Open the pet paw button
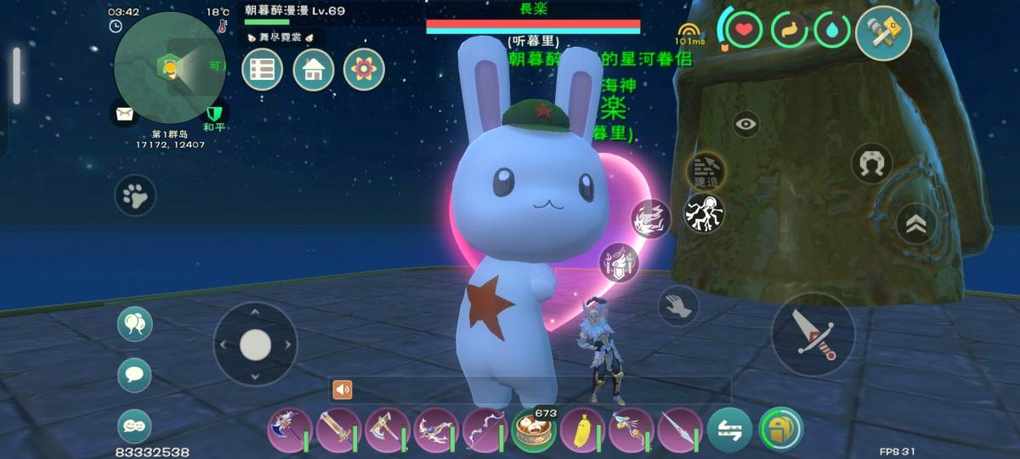The width and height of the screenshot is (1020, 459). [x=135, y=196]
